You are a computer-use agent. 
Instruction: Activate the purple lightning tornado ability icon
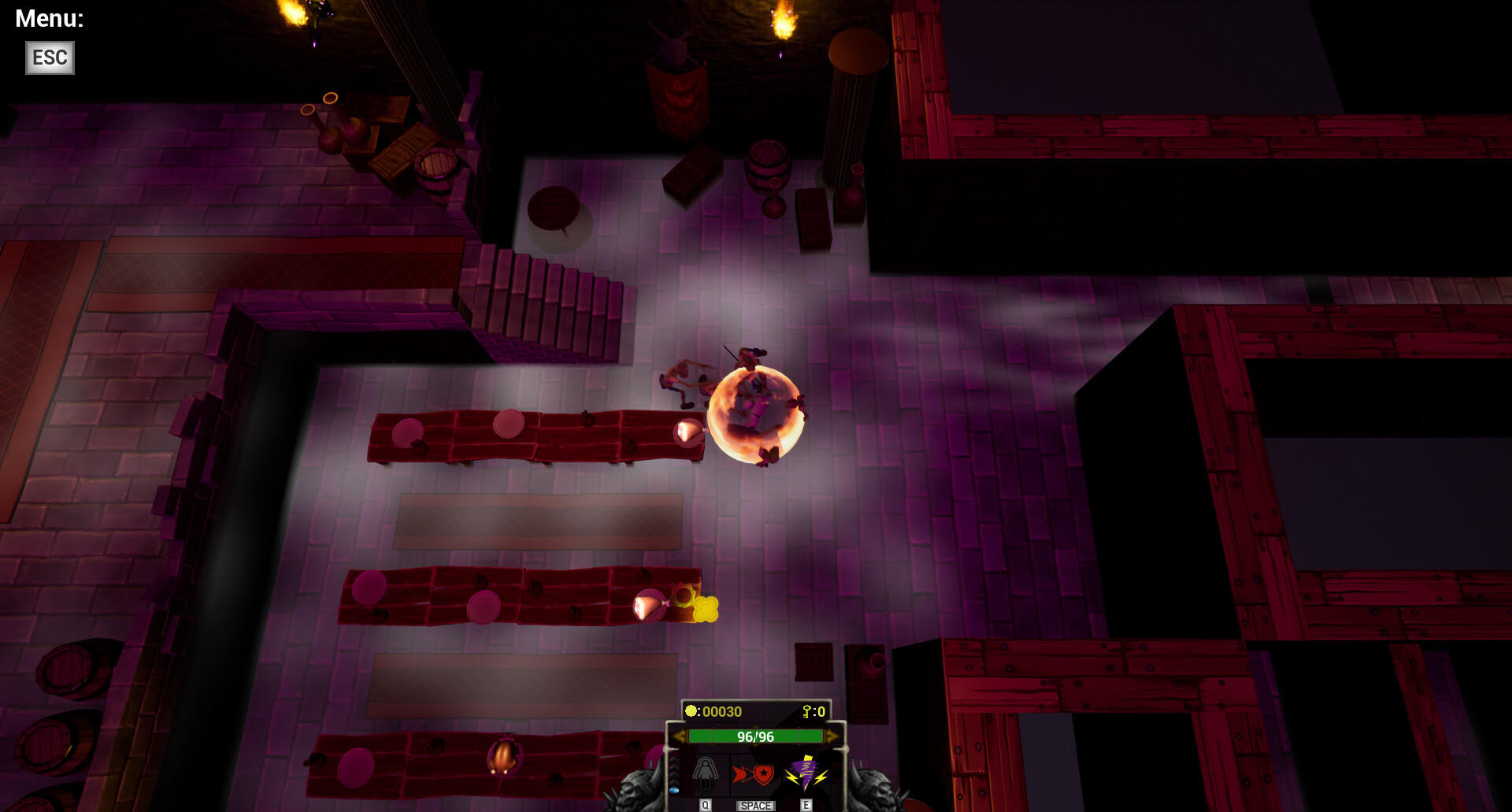tap(806, 773)
